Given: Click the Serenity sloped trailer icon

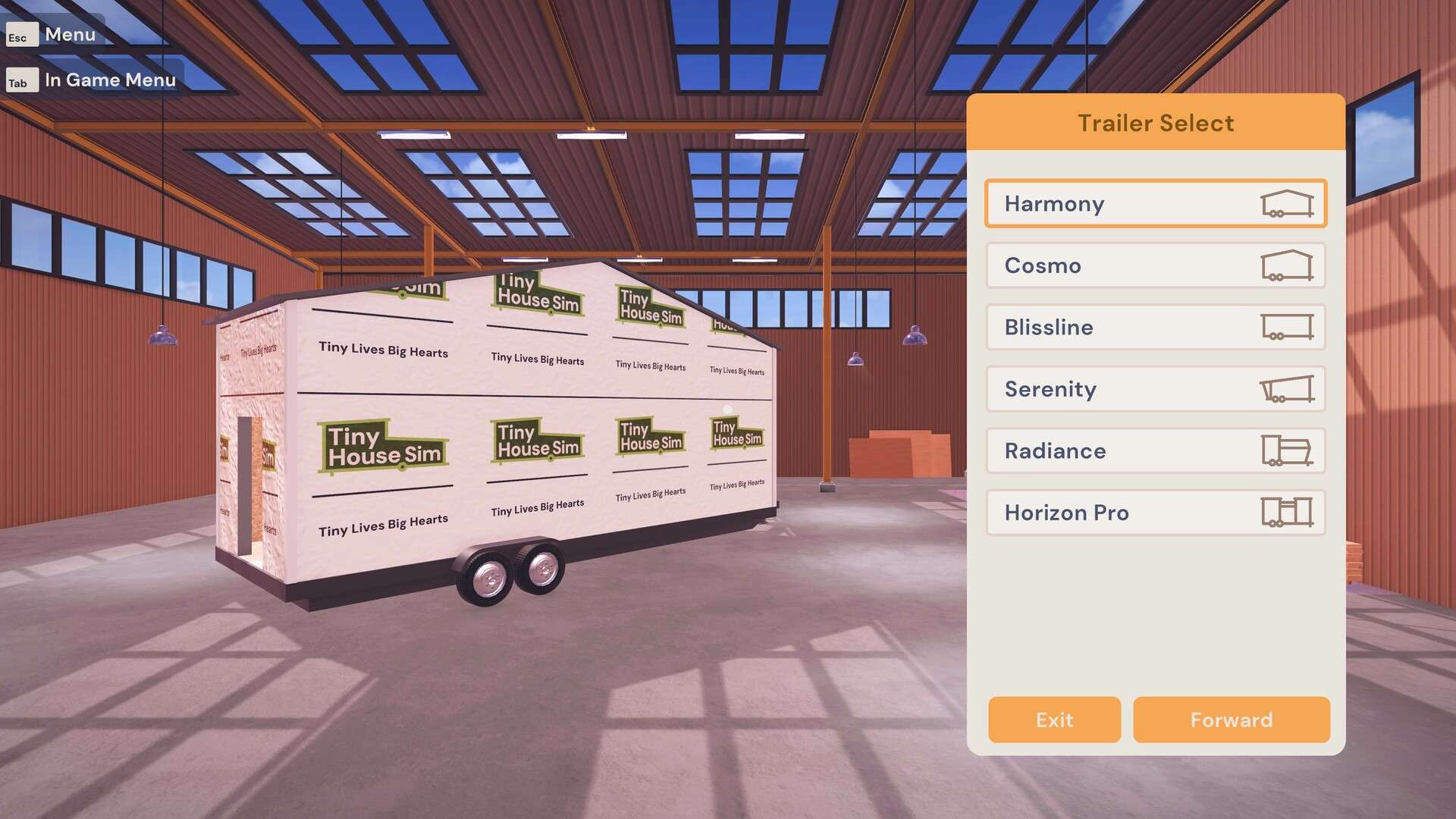Looking at the screenshot, I should (x=1288, y=389).
